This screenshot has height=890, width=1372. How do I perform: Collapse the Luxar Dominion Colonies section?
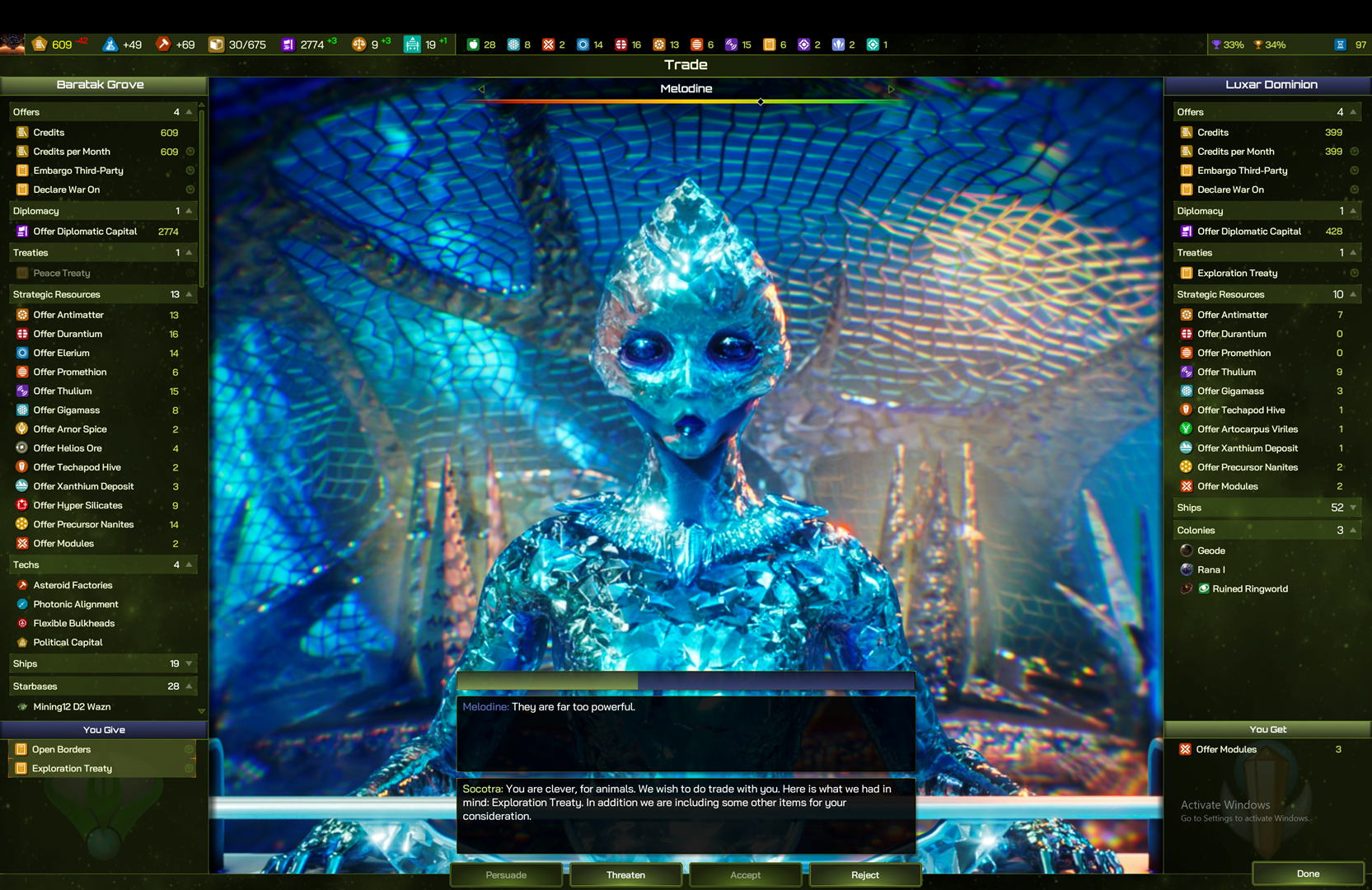(1353, 530)
